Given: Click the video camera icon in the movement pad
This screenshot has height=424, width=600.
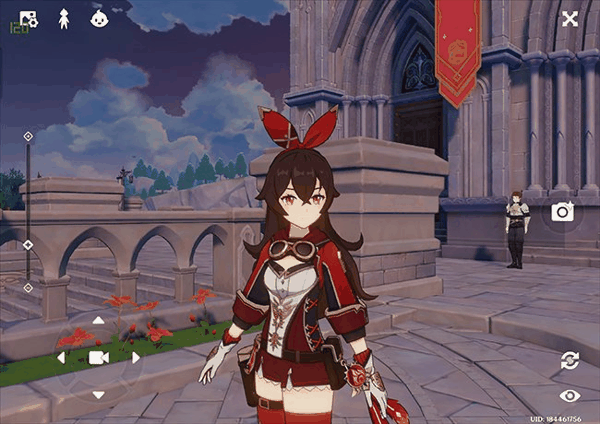Looking at the screenshot, I should (98, 357).
